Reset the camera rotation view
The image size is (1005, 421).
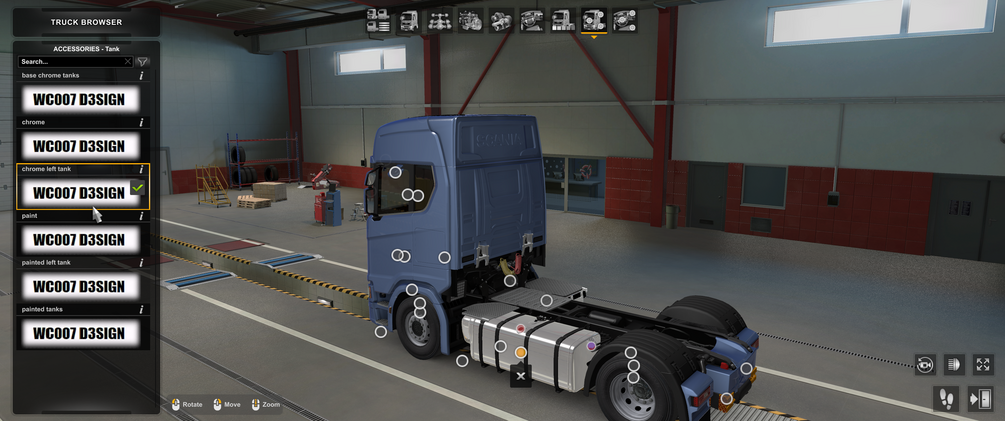coord(925,365)
